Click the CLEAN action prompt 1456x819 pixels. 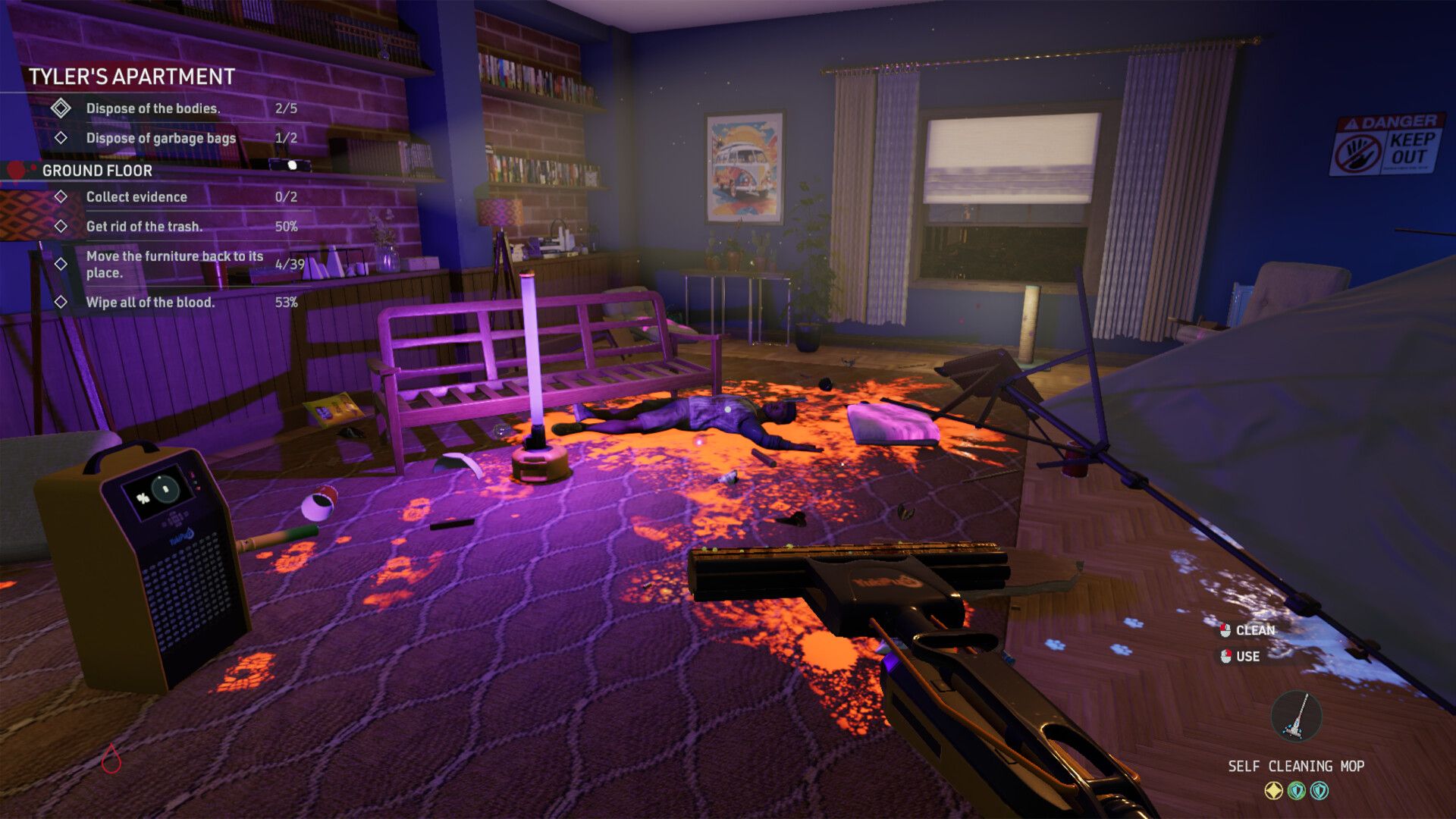(x=1255, y=629)
